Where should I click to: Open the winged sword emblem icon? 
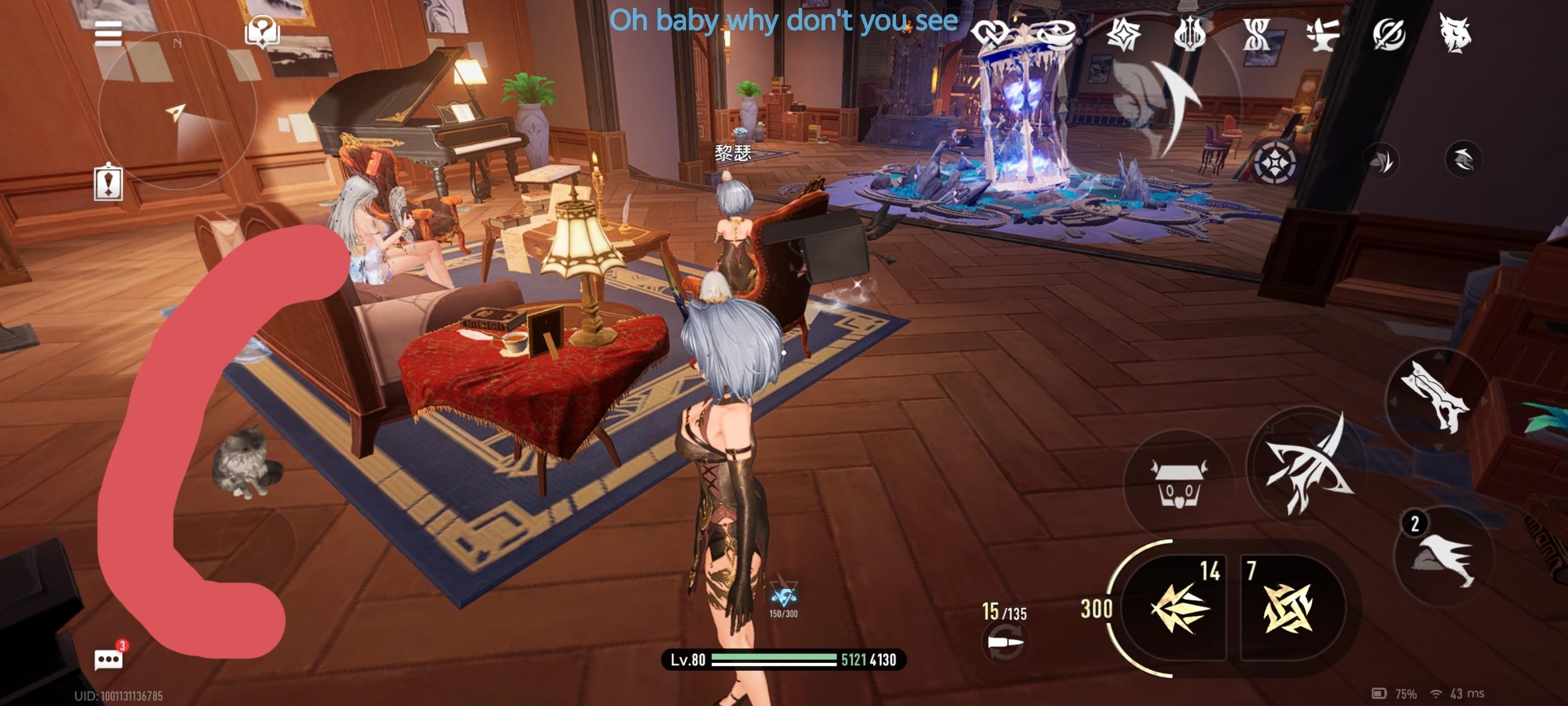1189,34
